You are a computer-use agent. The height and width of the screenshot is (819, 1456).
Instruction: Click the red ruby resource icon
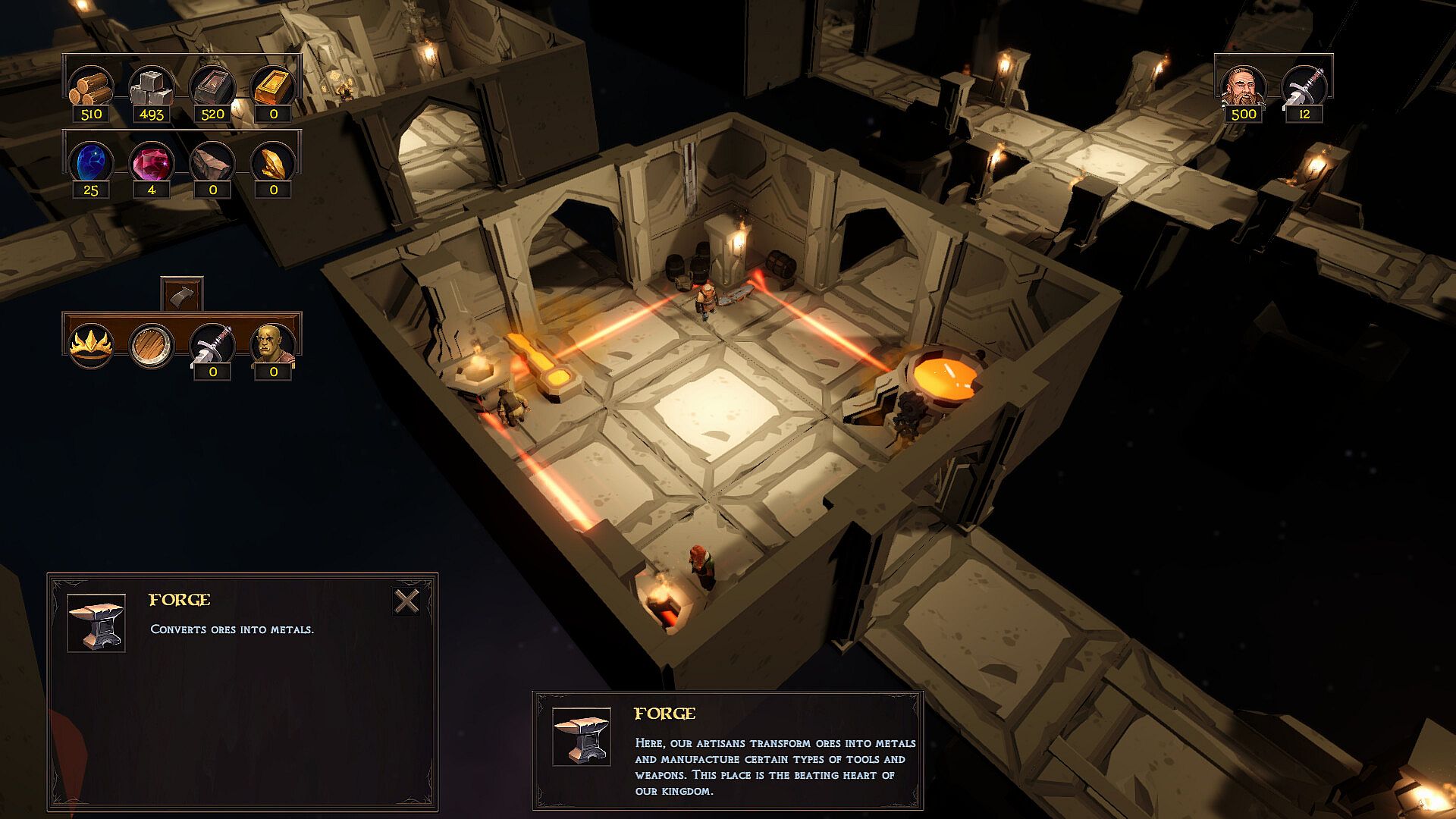[x=152, y=162]
